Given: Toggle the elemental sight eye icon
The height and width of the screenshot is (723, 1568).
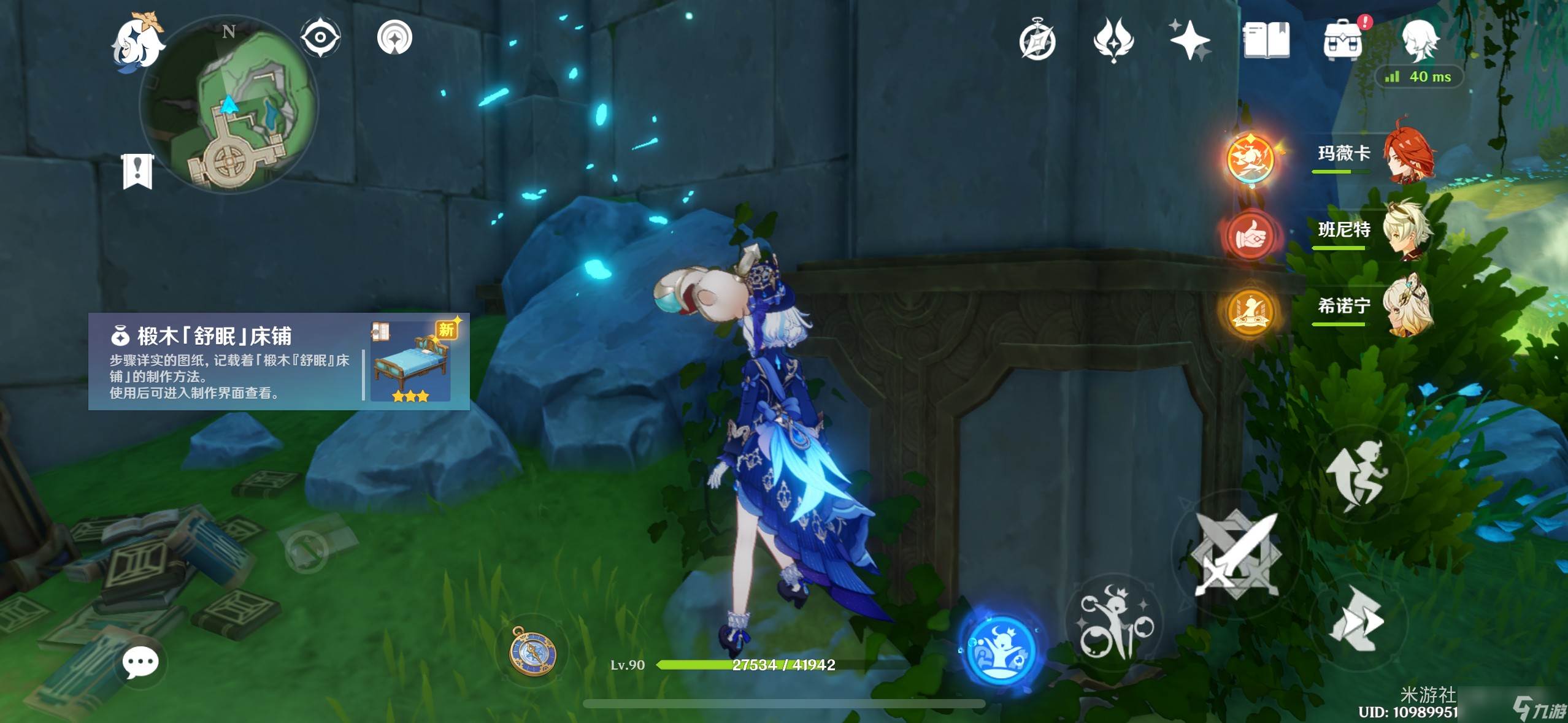Looking at the screenshot, I should [x=320, y=37].
